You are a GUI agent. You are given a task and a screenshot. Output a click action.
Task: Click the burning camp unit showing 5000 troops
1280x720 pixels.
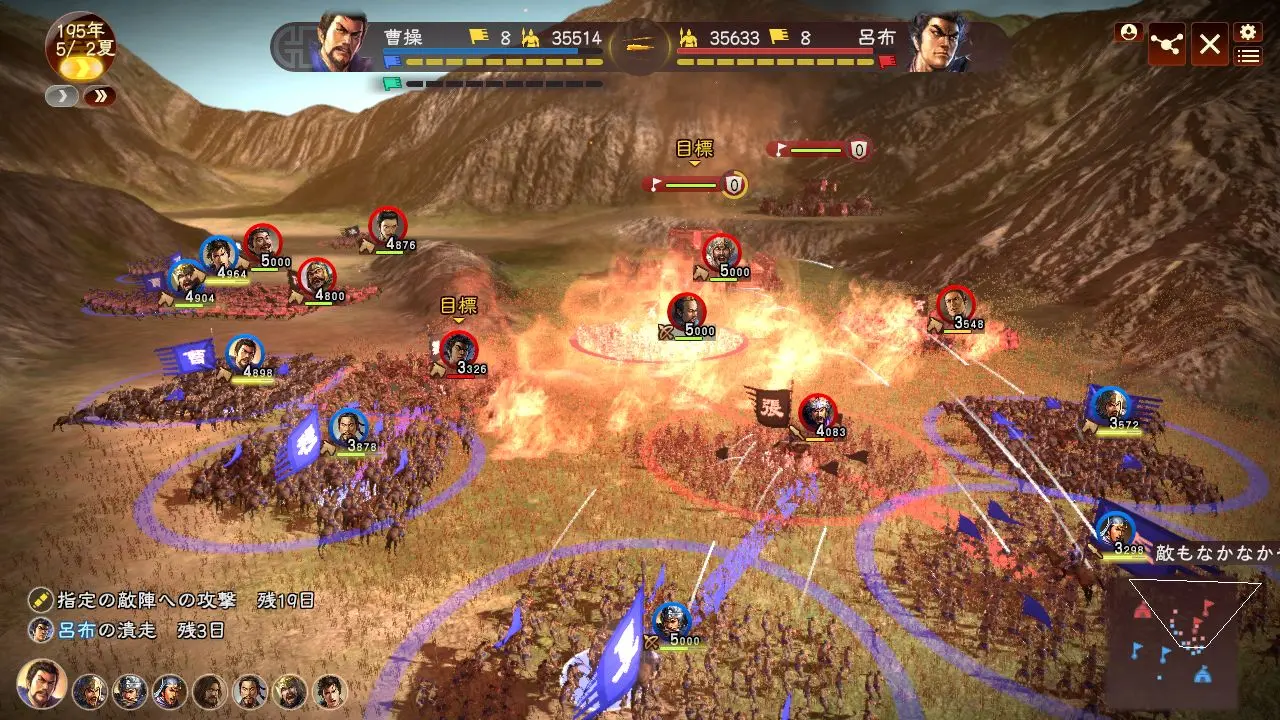click(689, 311)
